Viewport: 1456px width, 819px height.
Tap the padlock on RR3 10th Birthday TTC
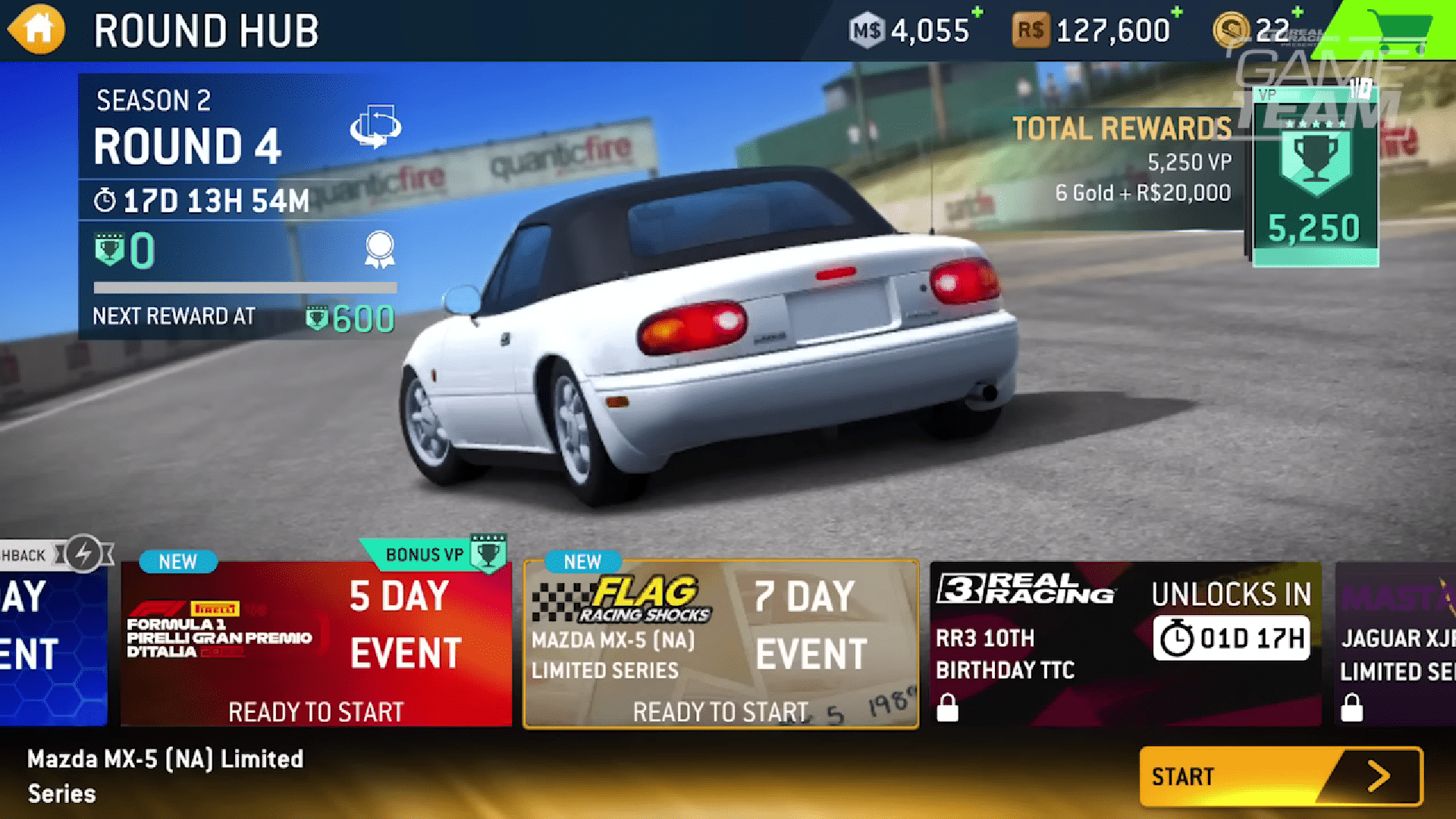(x=949, y=708)
